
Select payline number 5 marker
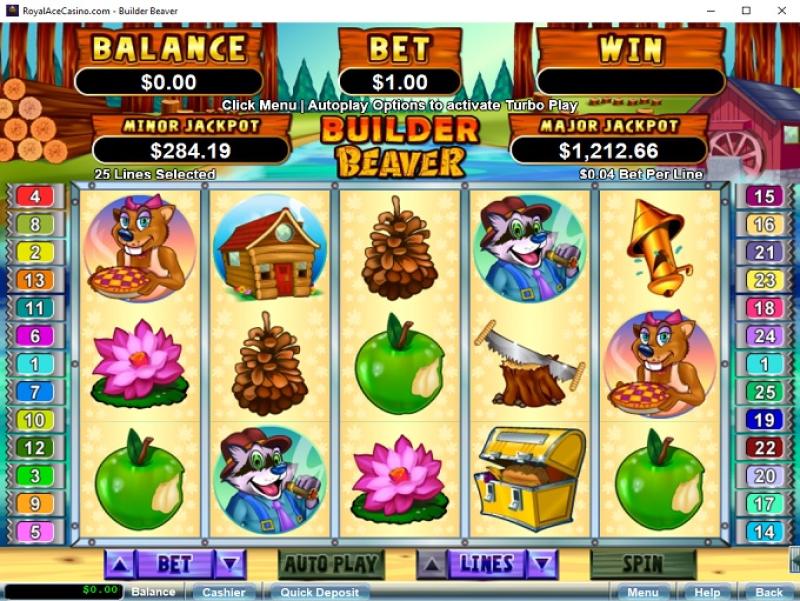pyautogui.click(x=35, y=532)
